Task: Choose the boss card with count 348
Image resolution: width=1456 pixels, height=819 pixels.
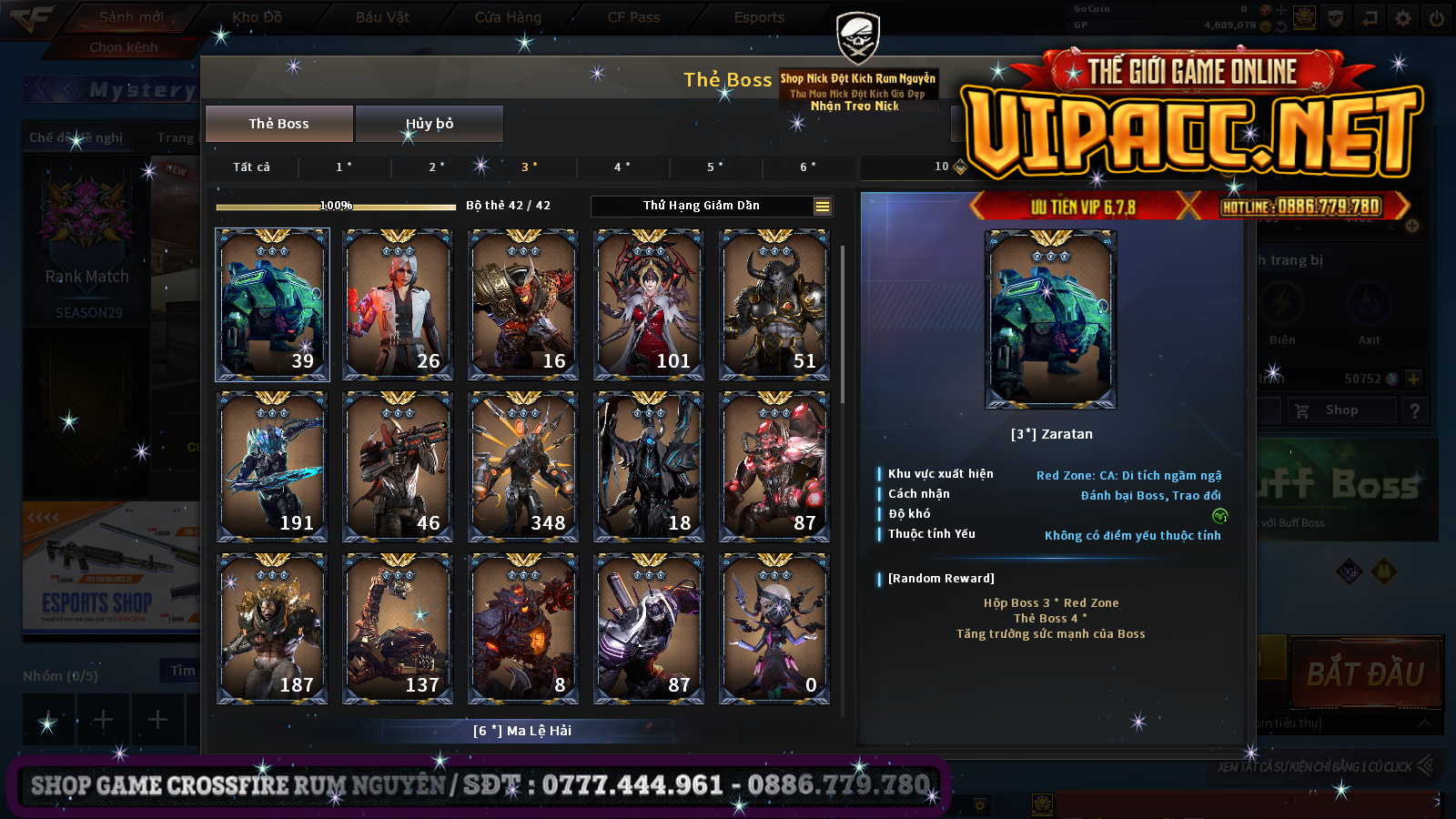Action: (522, 466)
